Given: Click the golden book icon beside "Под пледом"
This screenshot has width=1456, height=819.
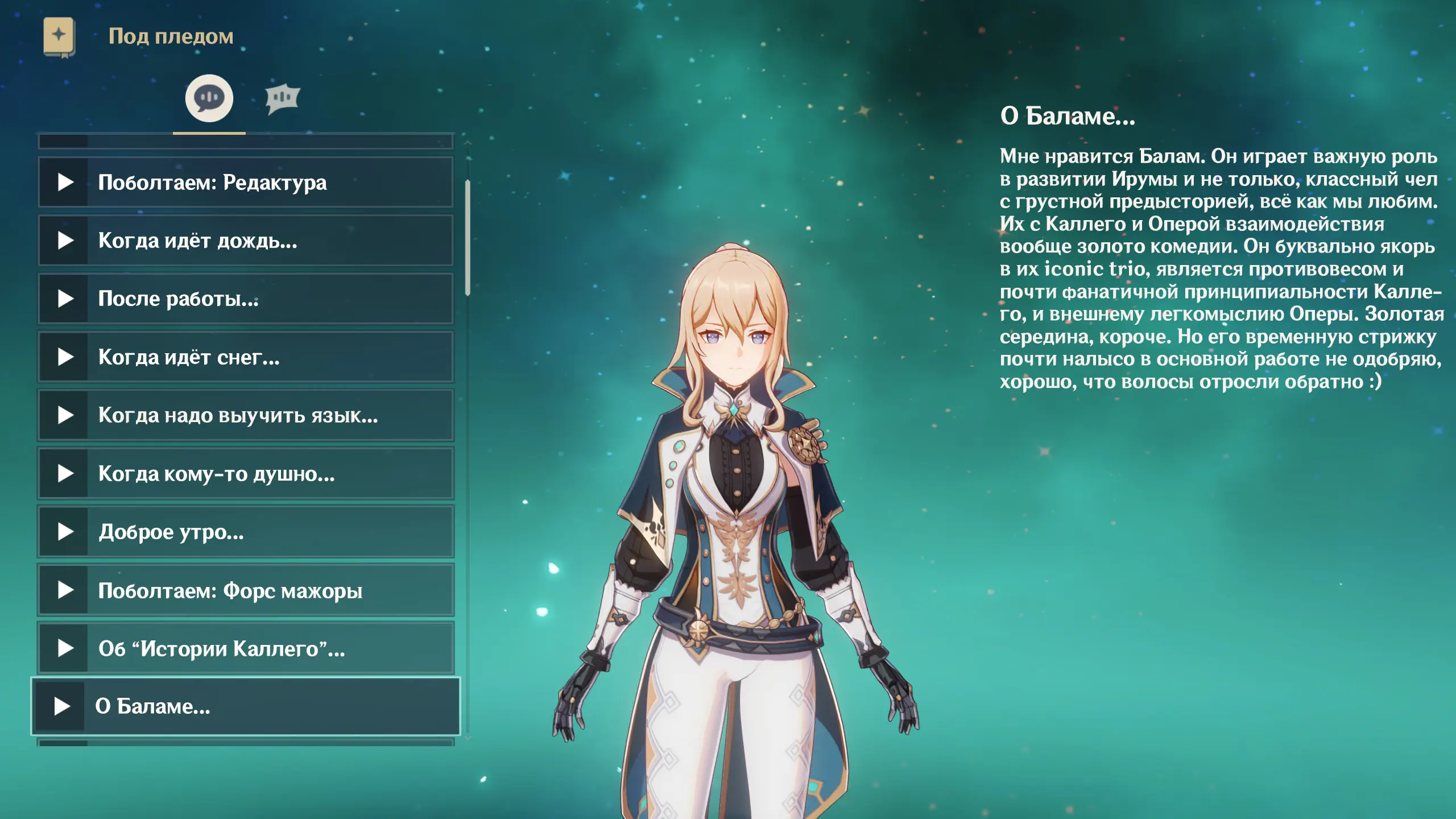Looking at the screenshot, I should 59,37.
